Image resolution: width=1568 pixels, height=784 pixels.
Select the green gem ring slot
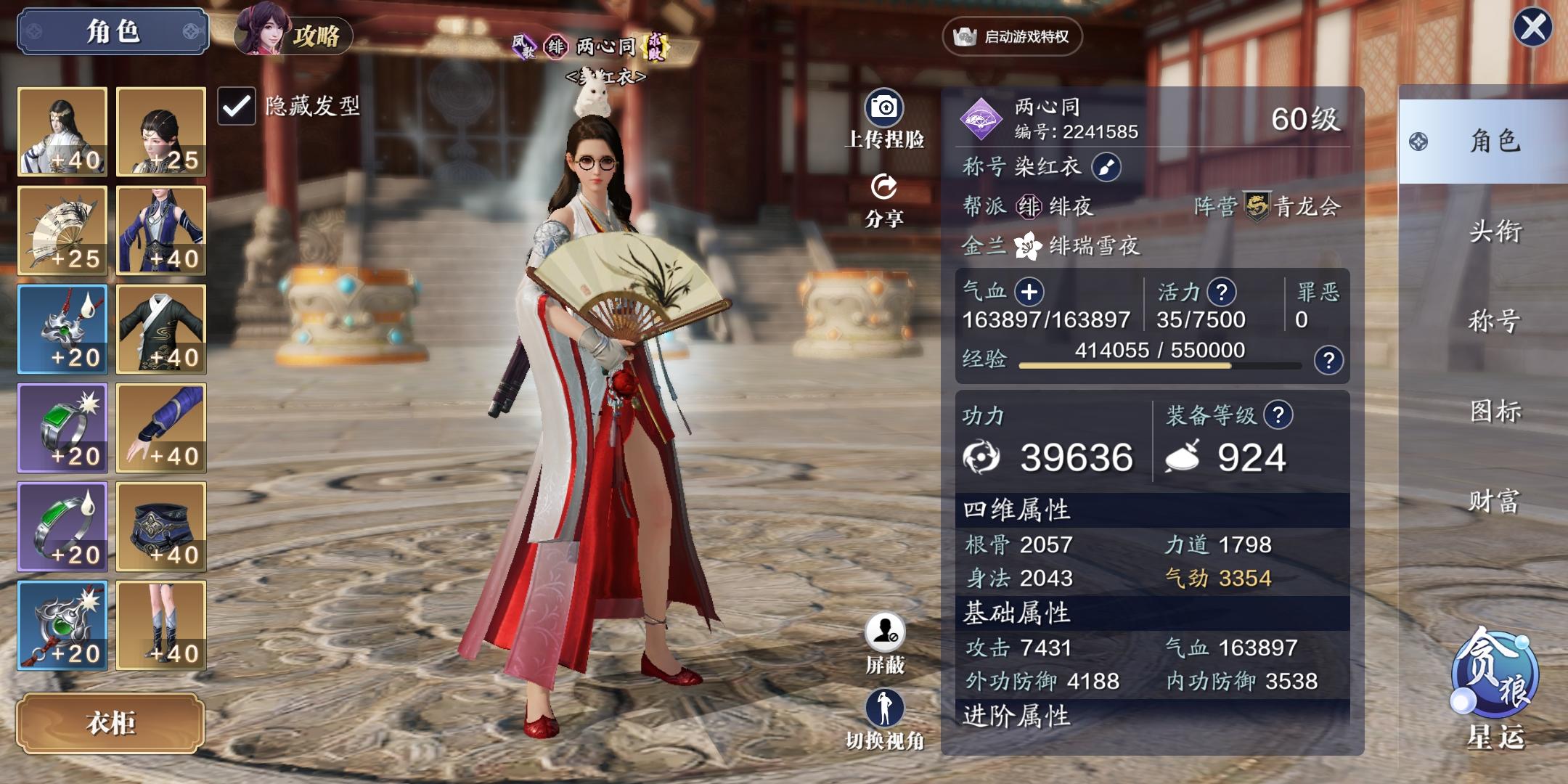point(62,428)
